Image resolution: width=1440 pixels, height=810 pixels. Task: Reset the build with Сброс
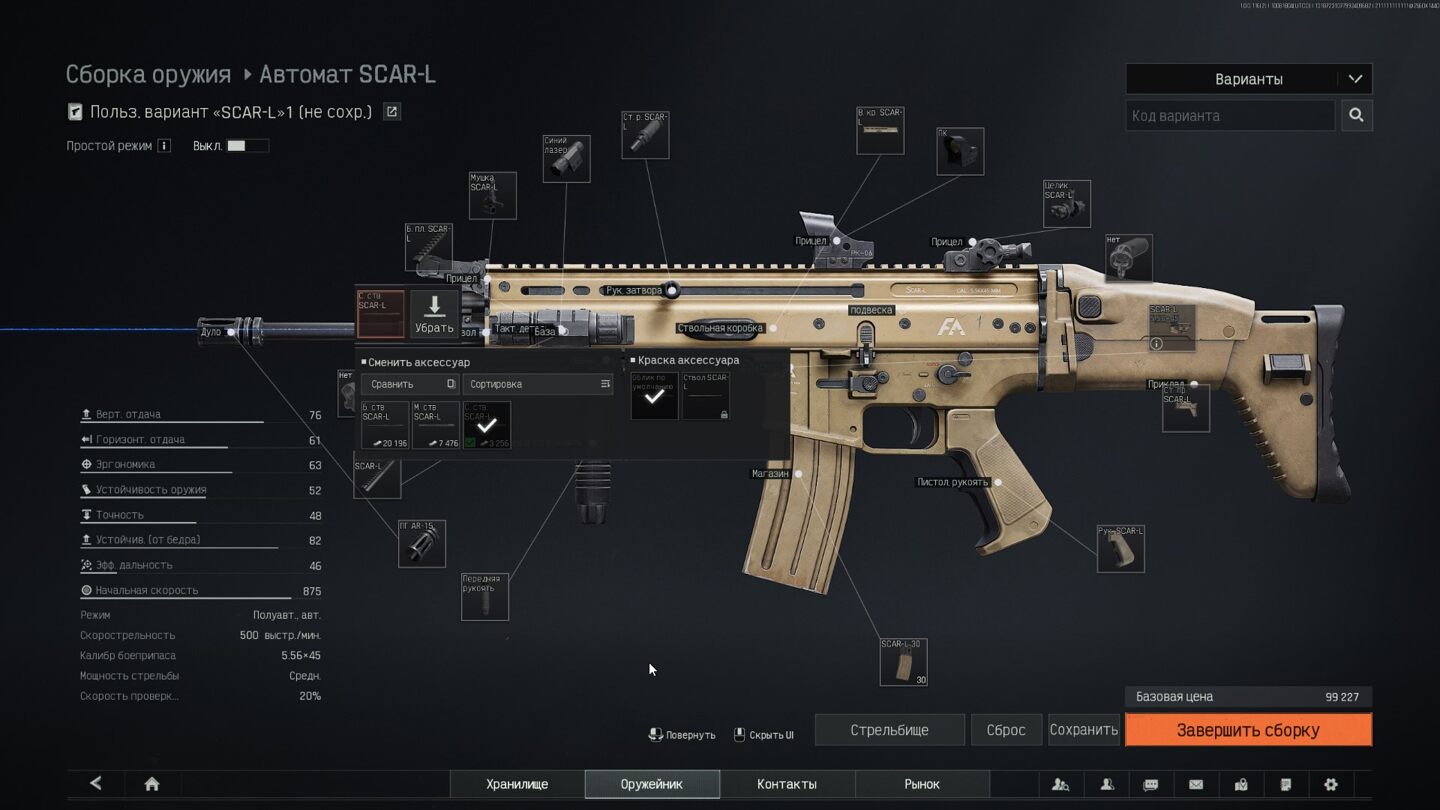tap(1006, 730)
